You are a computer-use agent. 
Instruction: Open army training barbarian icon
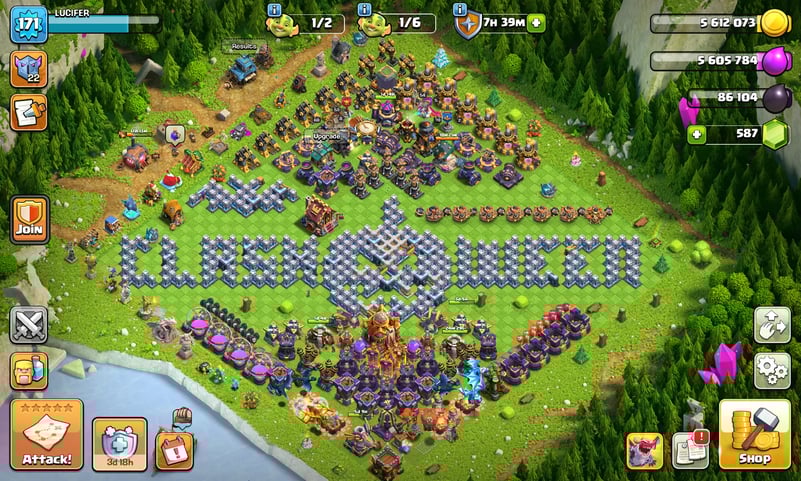tap(29, 370)
